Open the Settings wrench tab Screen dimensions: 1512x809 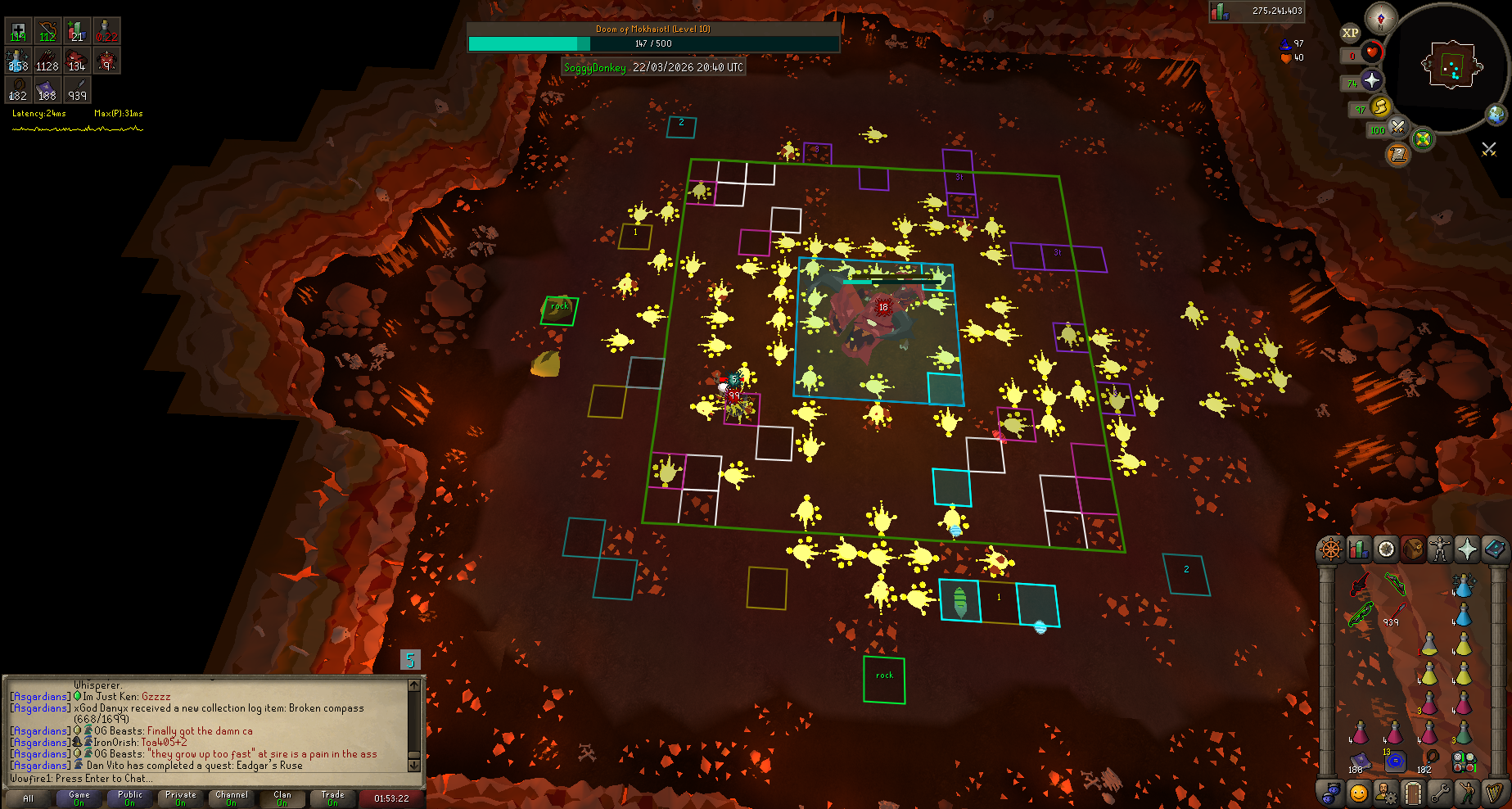[x=1439, y=793]
